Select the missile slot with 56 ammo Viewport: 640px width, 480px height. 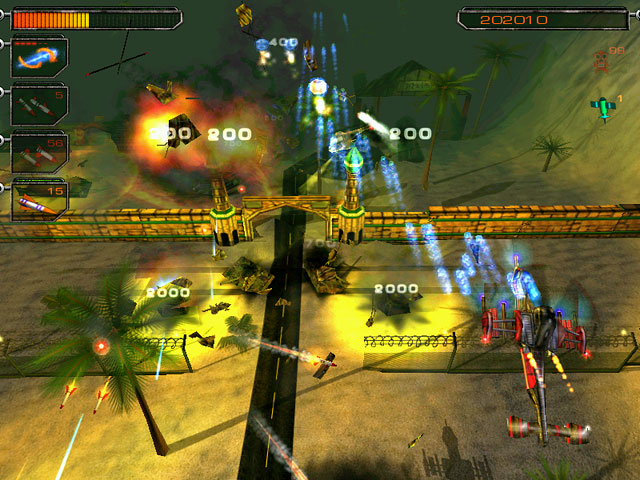click(39, 151)
